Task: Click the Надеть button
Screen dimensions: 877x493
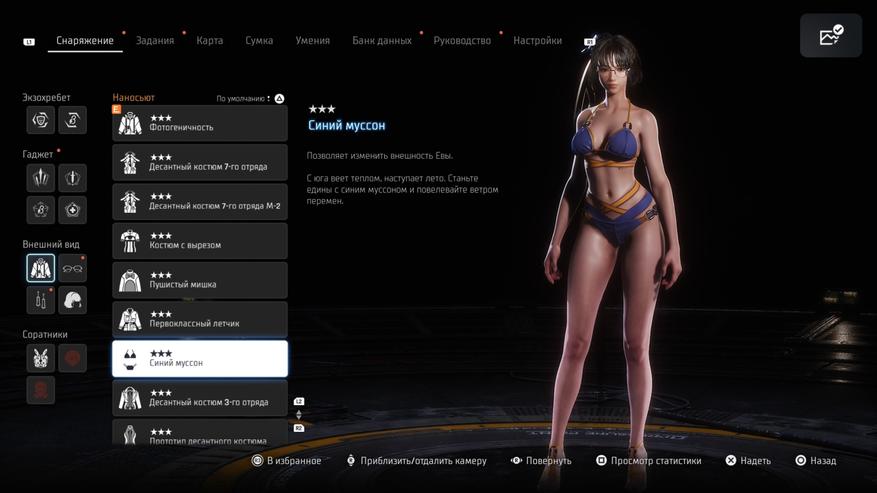Action: point(748,461)
